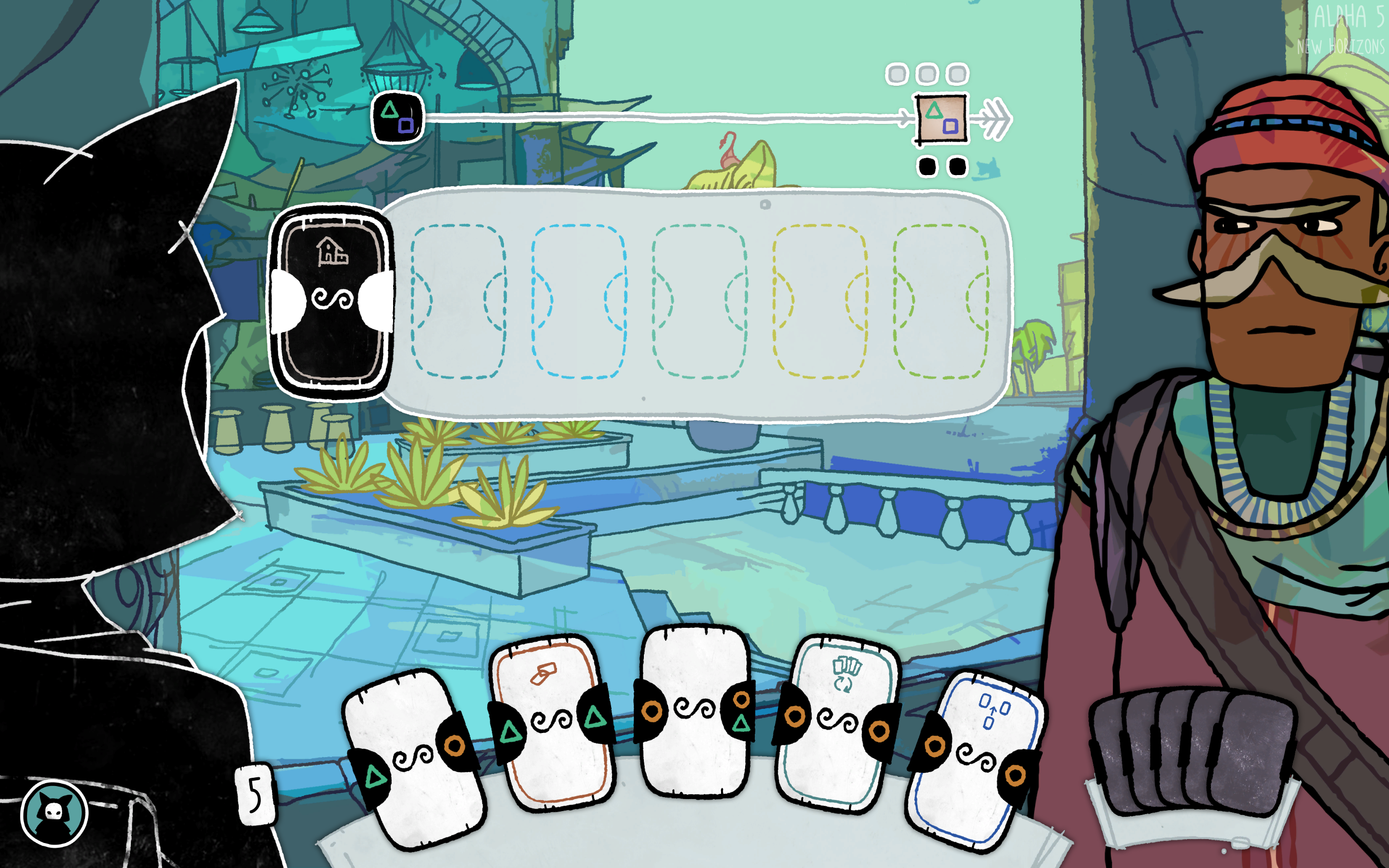Click the black triangle-and-square start token
Screen dimensions: 1389x868
point(398,117)
